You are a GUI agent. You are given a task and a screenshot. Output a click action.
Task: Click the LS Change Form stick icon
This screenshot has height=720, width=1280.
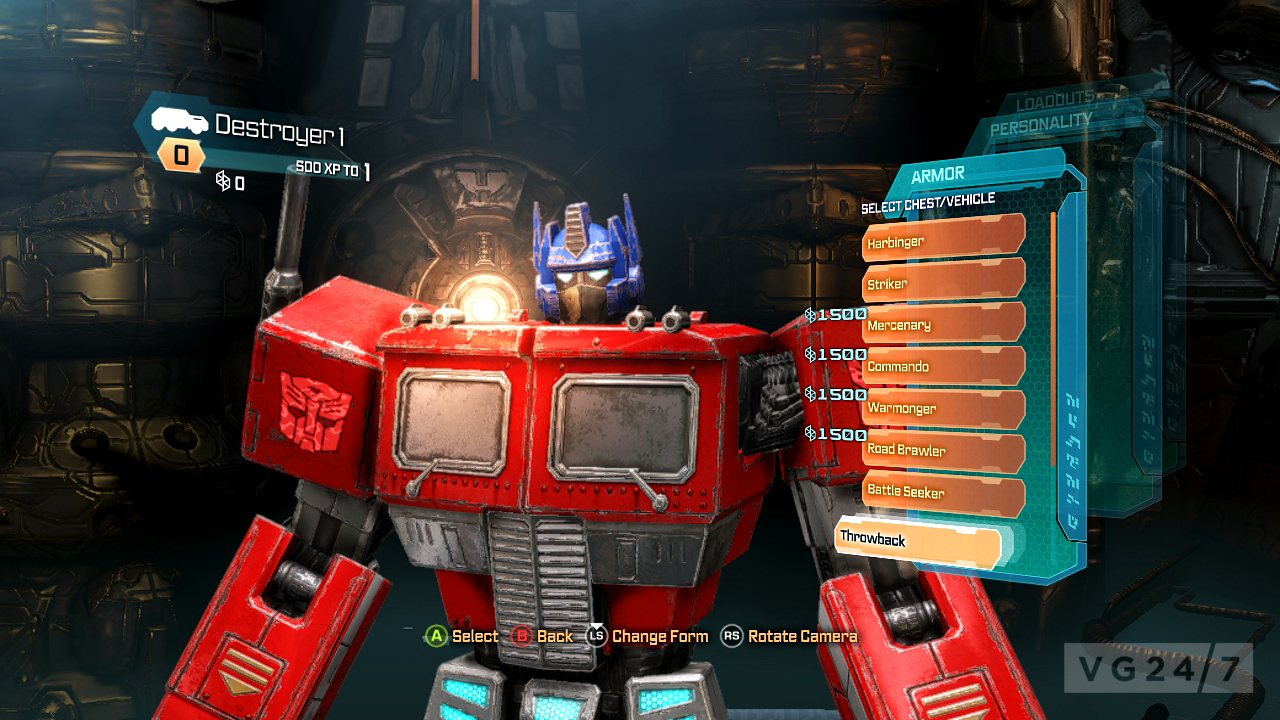(599, 636)
